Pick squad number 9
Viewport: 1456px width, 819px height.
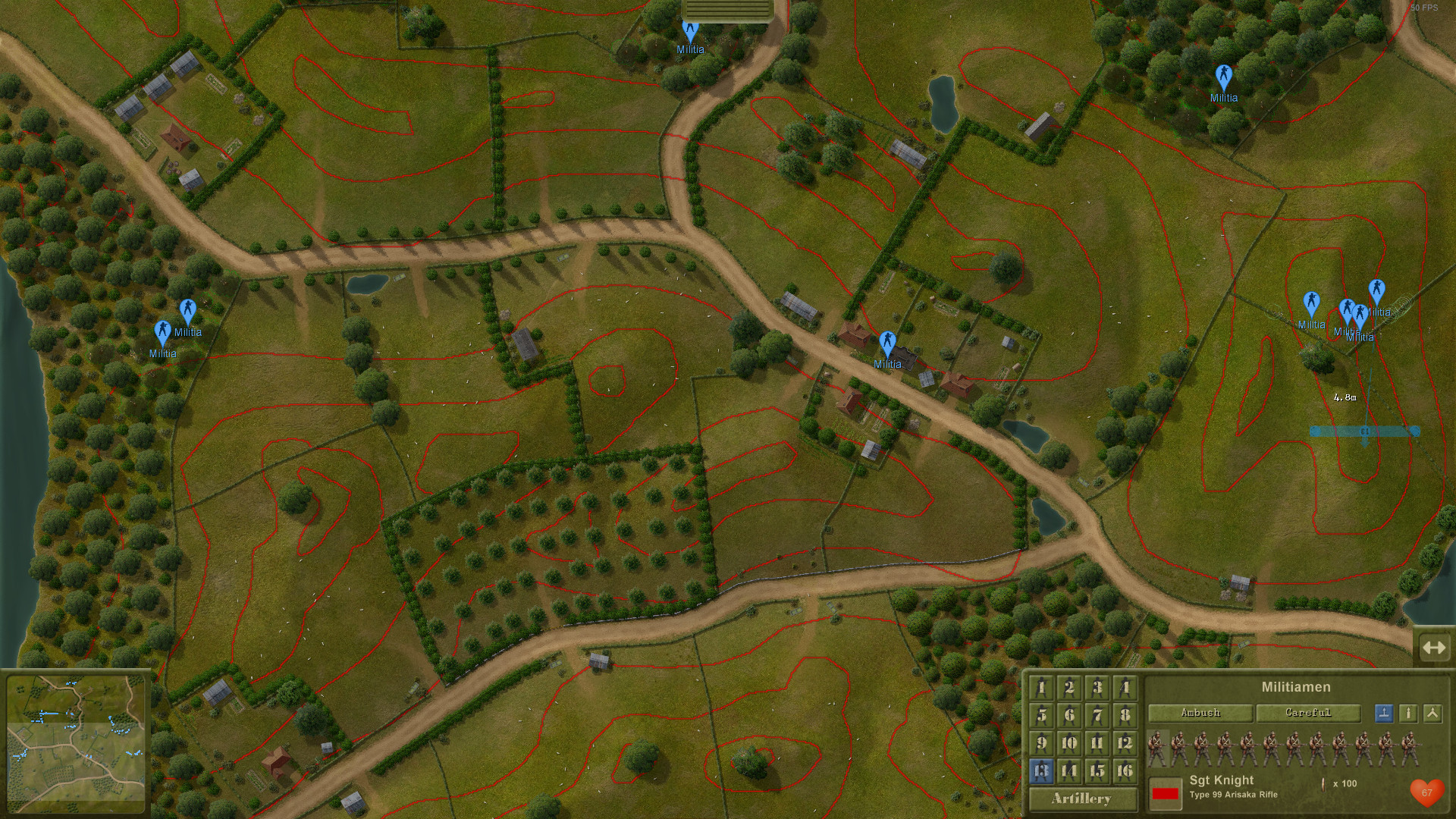pyautogui.click(x=1041, y=743)
